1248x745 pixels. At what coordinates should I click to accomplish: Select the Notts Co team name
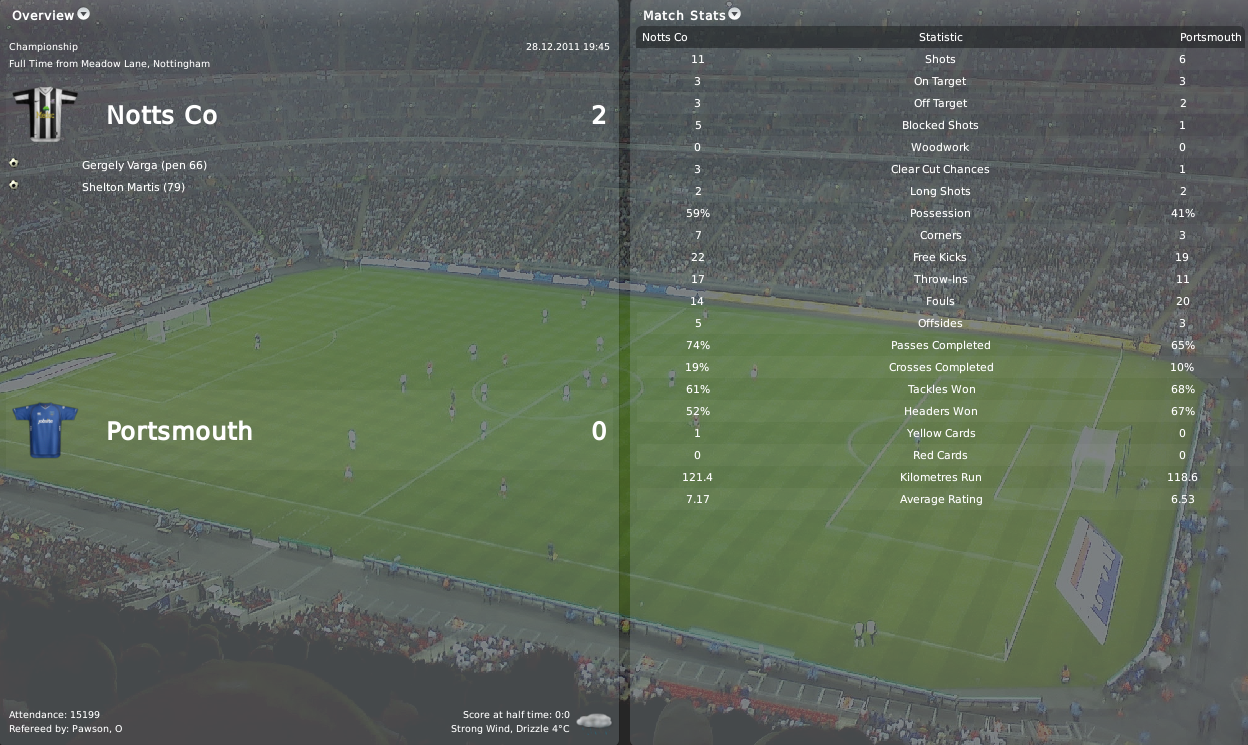[x=161, y=115]
